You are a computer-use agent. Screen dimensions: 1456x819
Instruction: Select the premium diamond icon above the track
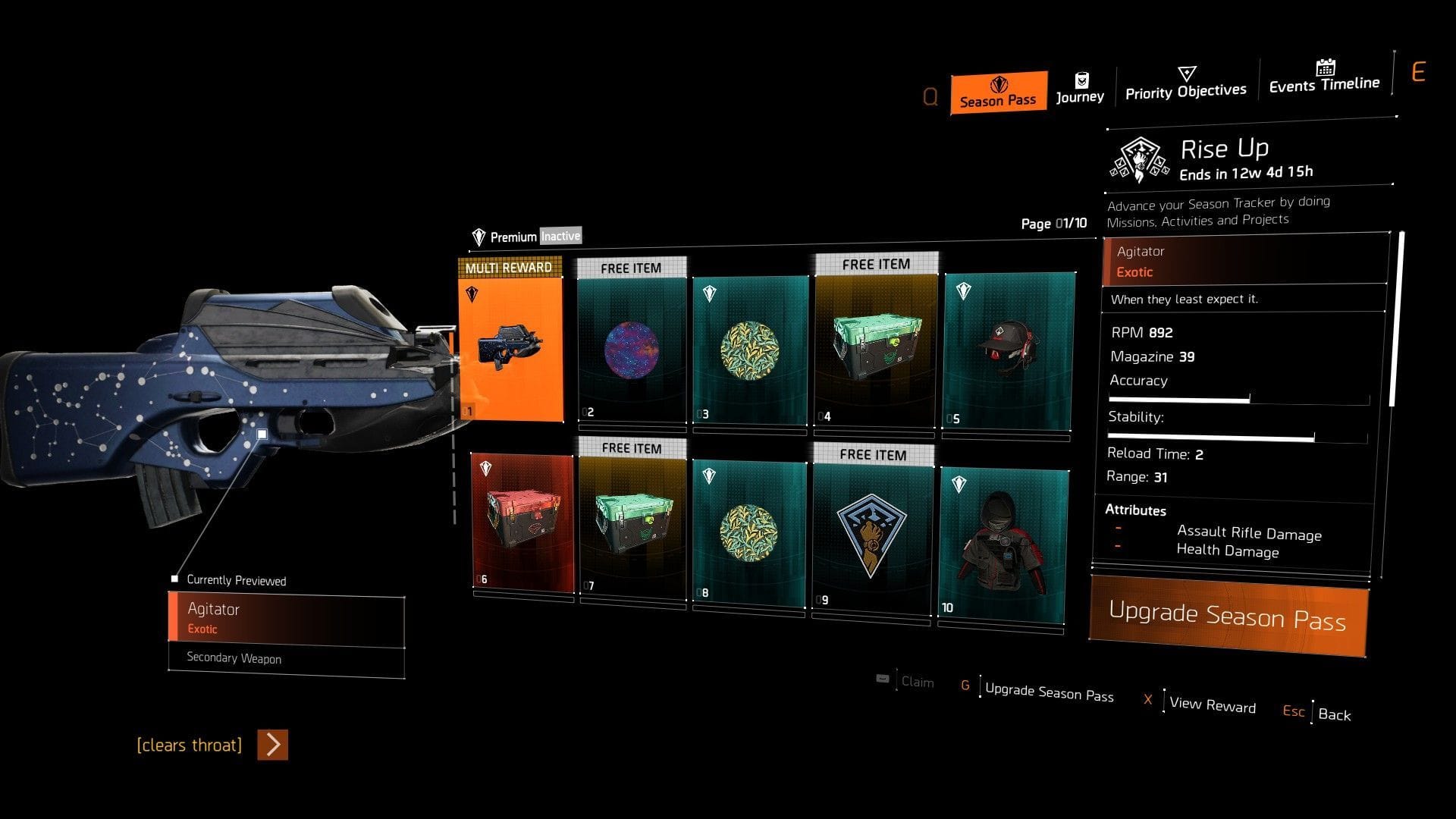click(479, 236)
